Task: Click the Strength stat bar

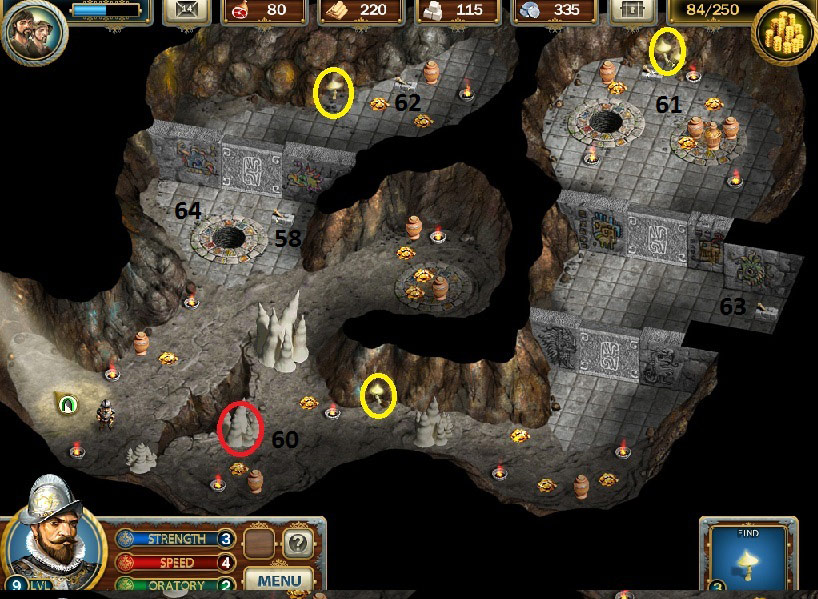Action: coord(174,539)
